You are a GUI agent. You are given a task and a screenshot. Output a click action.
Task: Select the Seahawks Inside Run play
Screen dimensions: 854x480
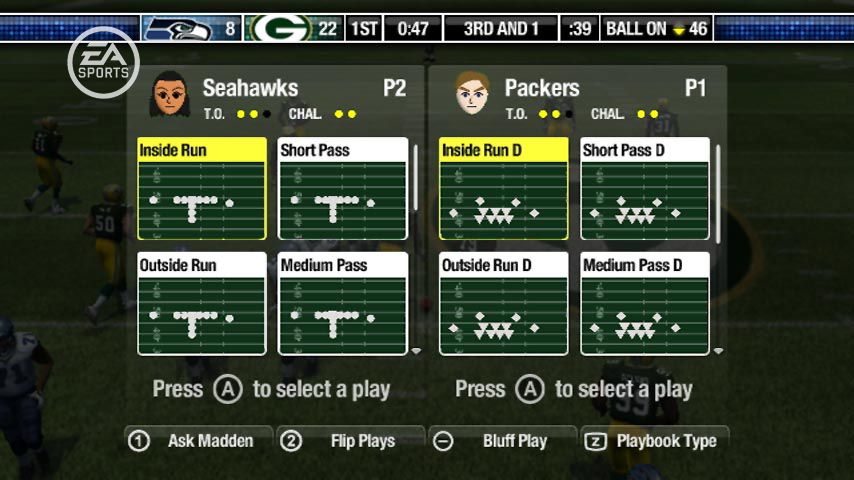(x=202, y=189)
